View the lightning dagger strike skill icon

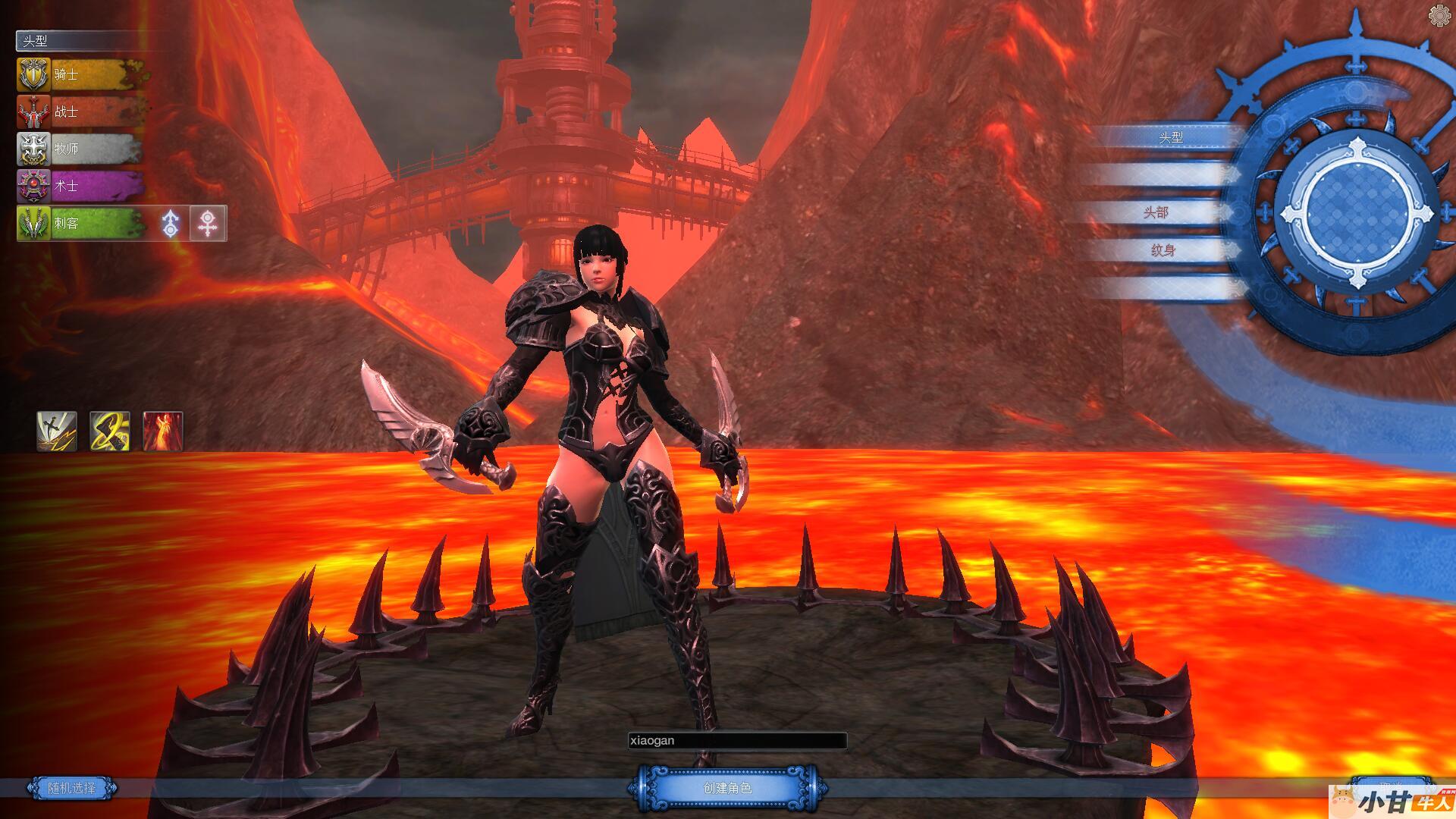click(x=57, y=431)
